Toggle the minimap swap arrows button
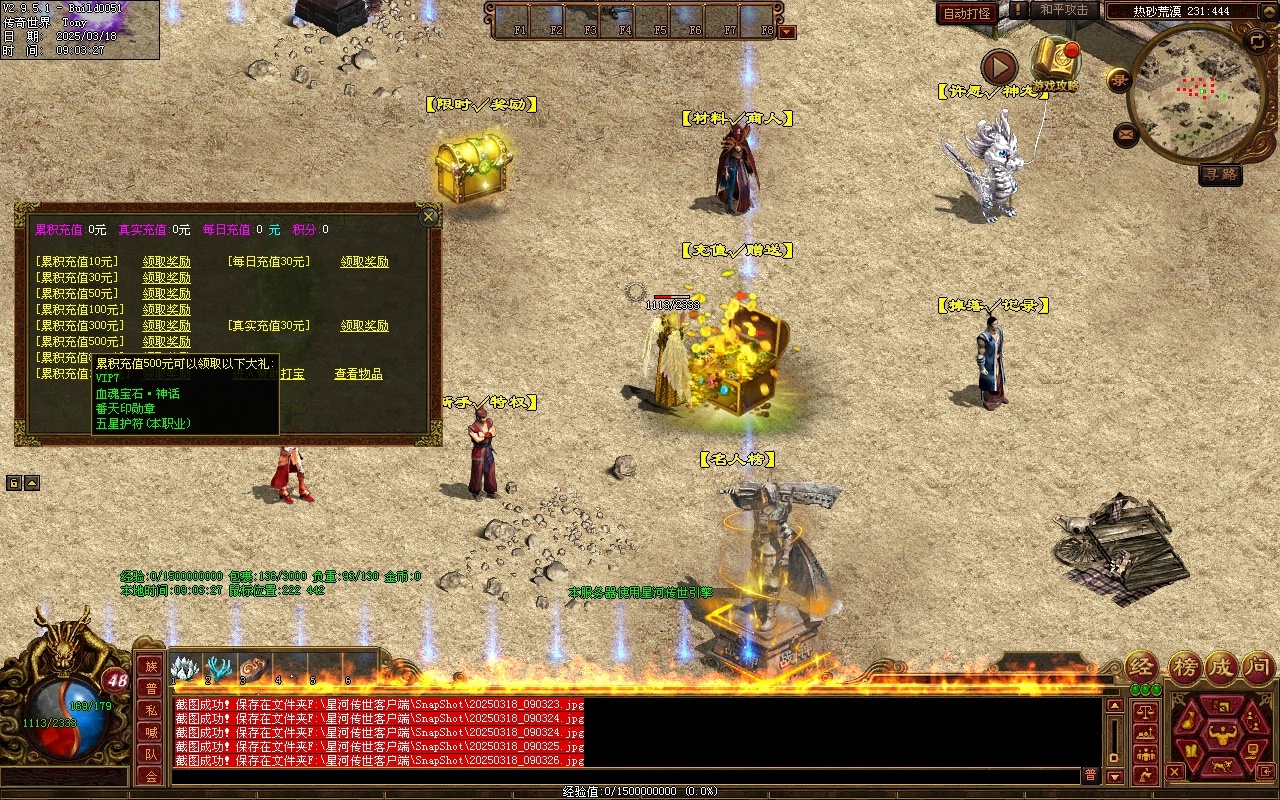The height and width of the screenshot is (800, 1280). [1257, 41]
